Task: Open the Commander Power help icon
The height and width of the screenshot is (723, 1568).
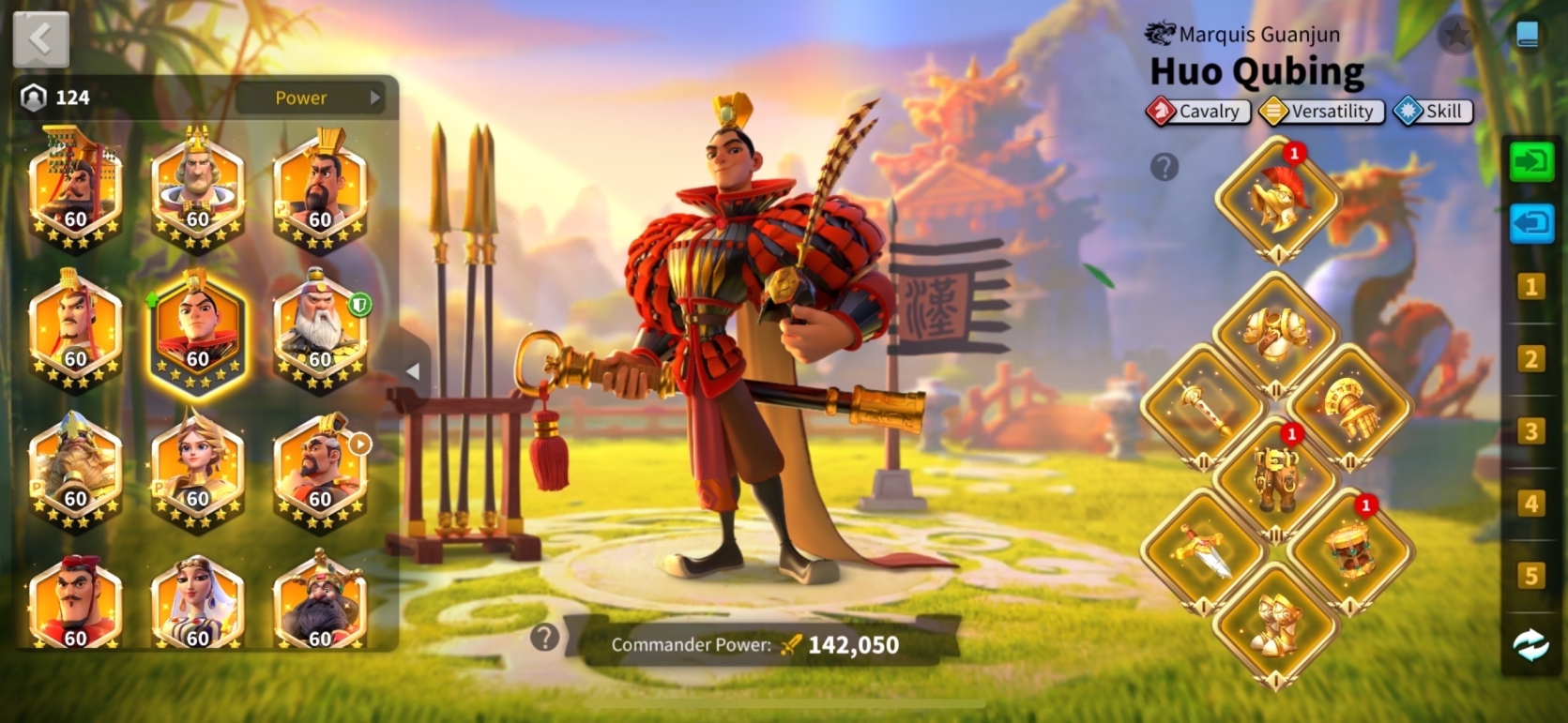Action: (x=544, y=638)
